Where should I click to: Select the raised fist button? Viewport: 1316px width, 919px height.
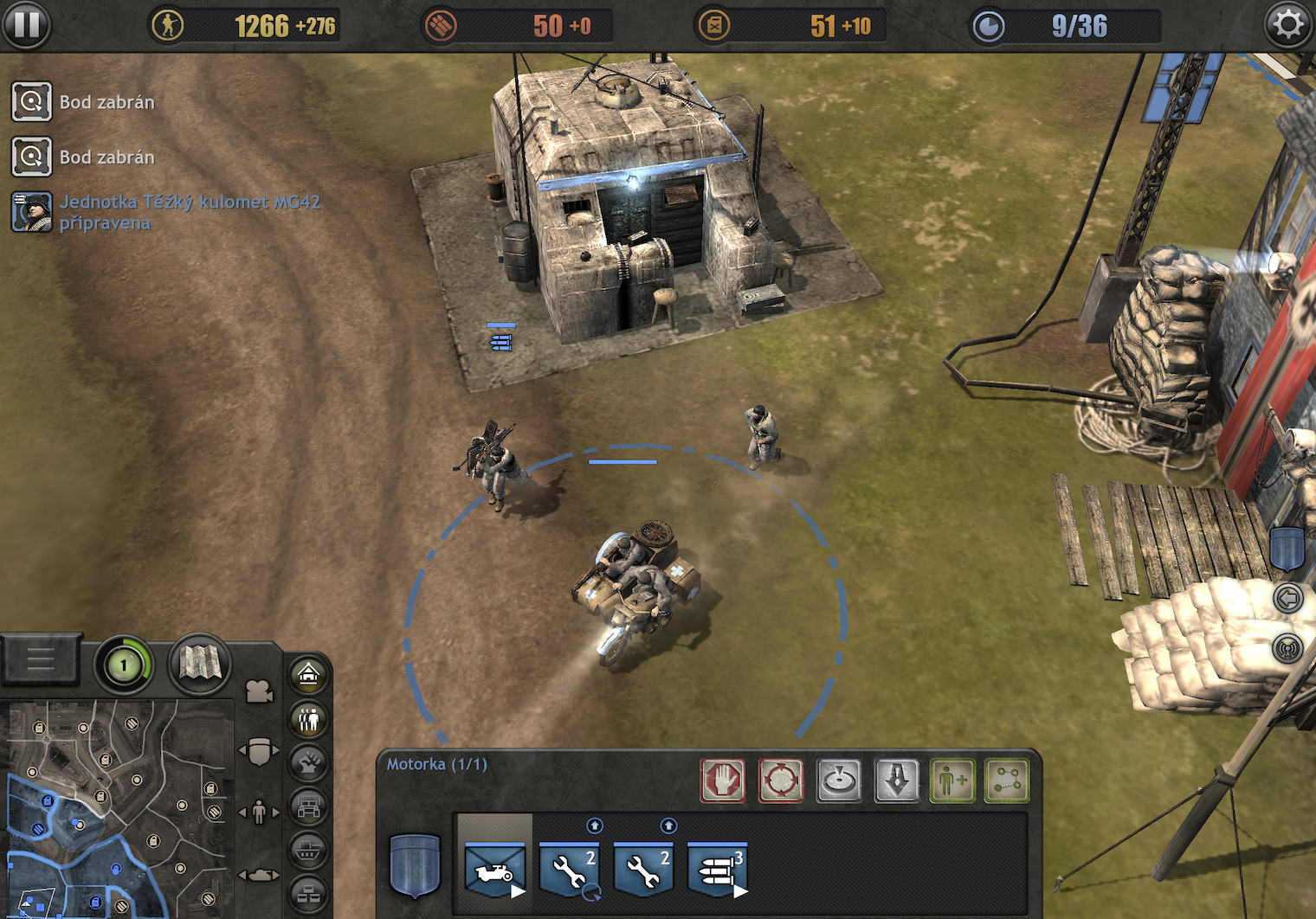tap(308, 763)
